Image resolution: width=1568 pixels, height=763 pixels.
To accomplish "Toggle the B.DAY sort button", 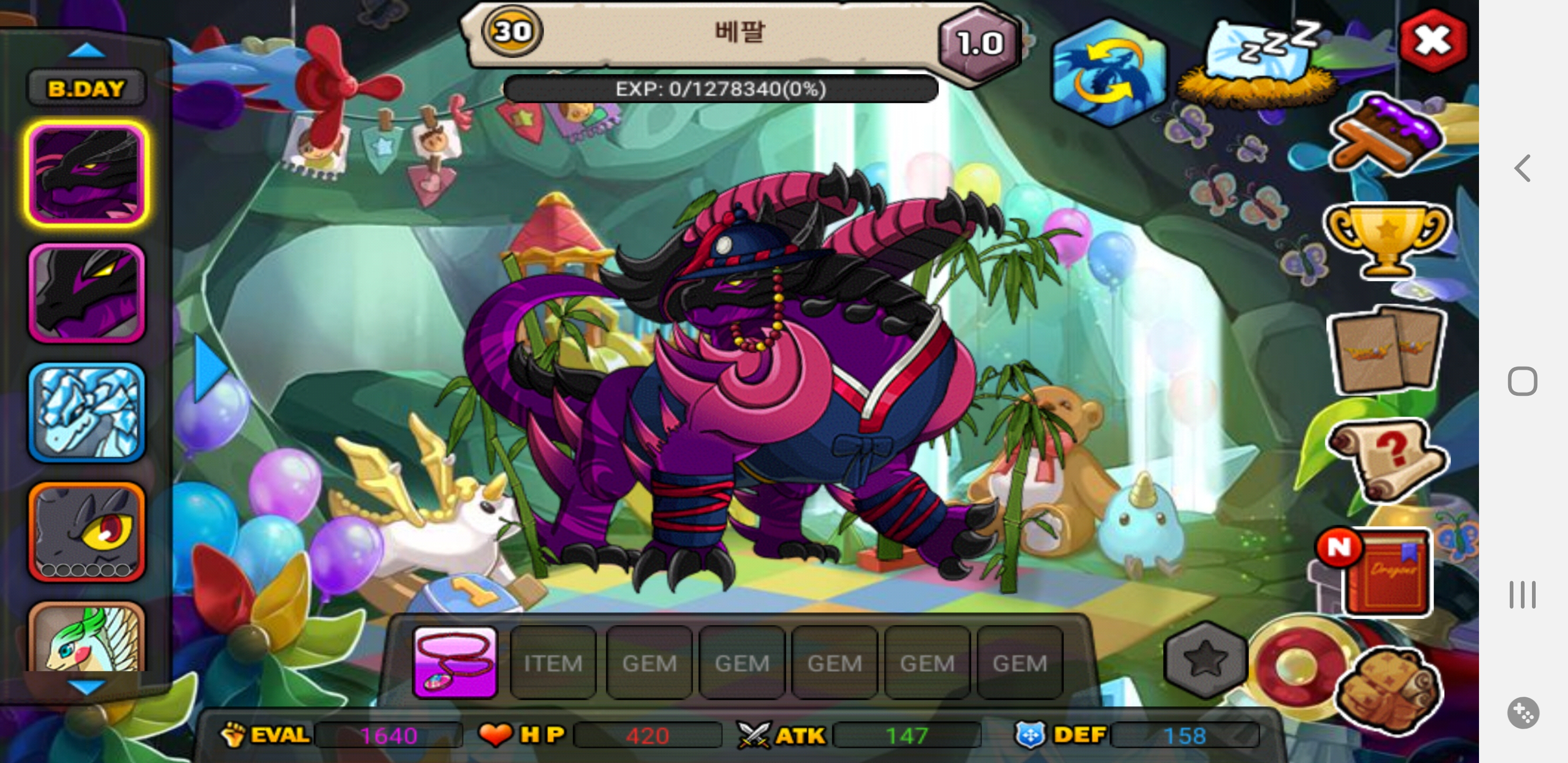I will coord(86,89).
